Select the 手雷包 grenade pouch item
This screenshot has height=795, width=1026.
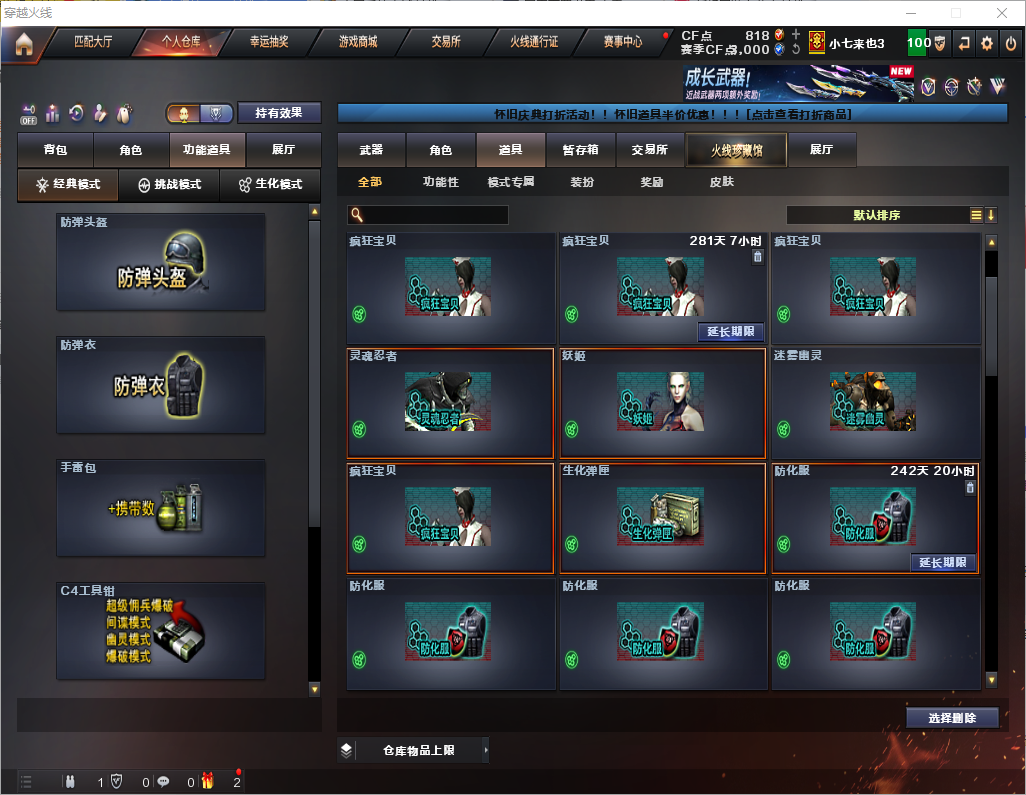click(x=161, y=507)
